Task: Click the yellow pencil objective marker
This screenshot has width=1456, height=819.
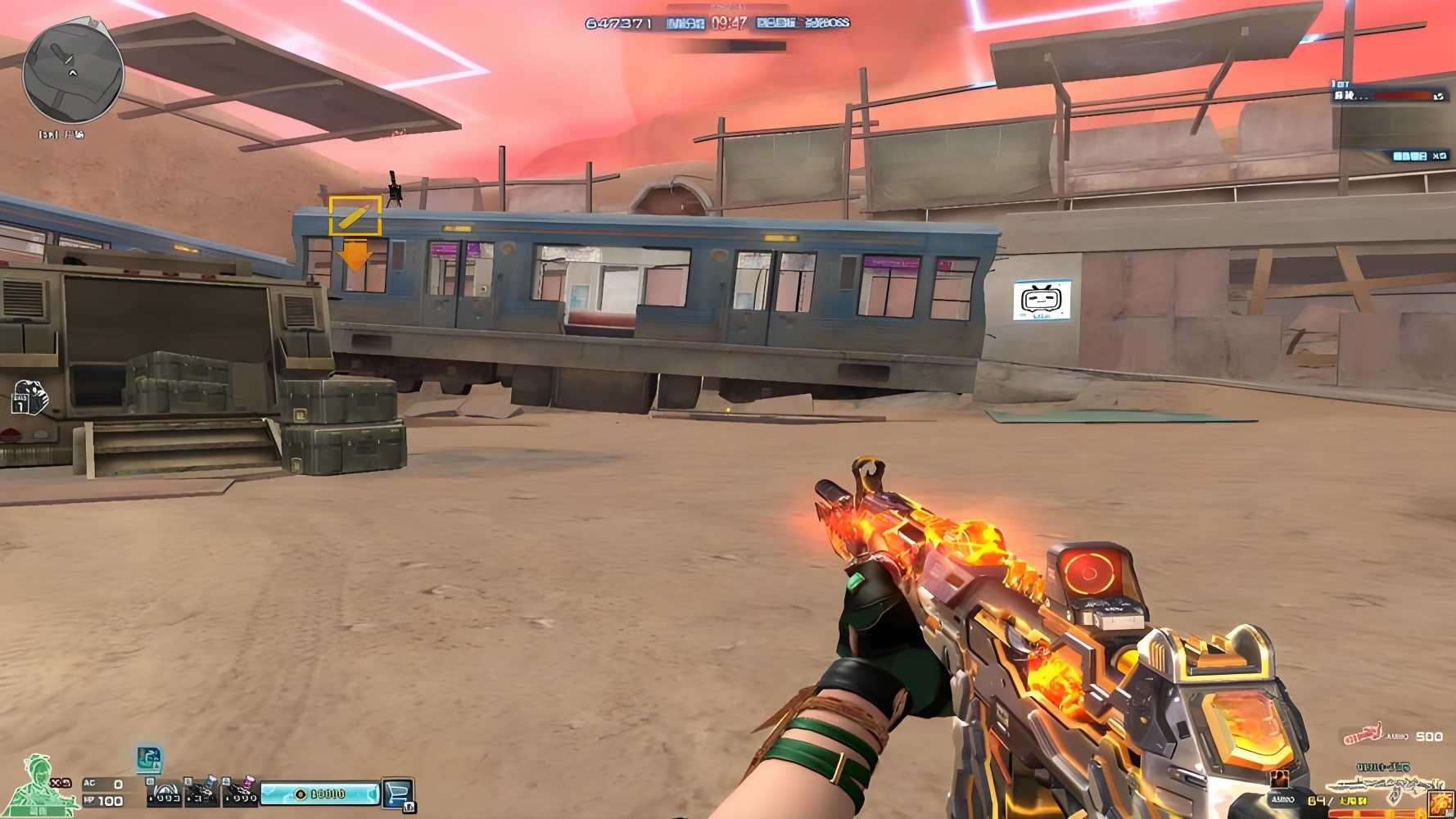Action: tap(355, 216)
